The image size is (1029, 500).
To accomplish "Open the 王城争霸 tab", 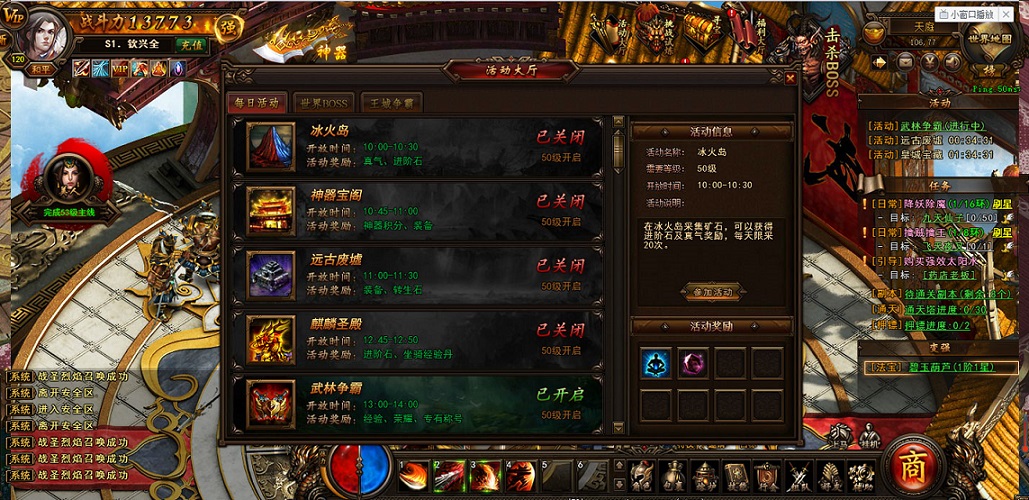I will [391, 103].
